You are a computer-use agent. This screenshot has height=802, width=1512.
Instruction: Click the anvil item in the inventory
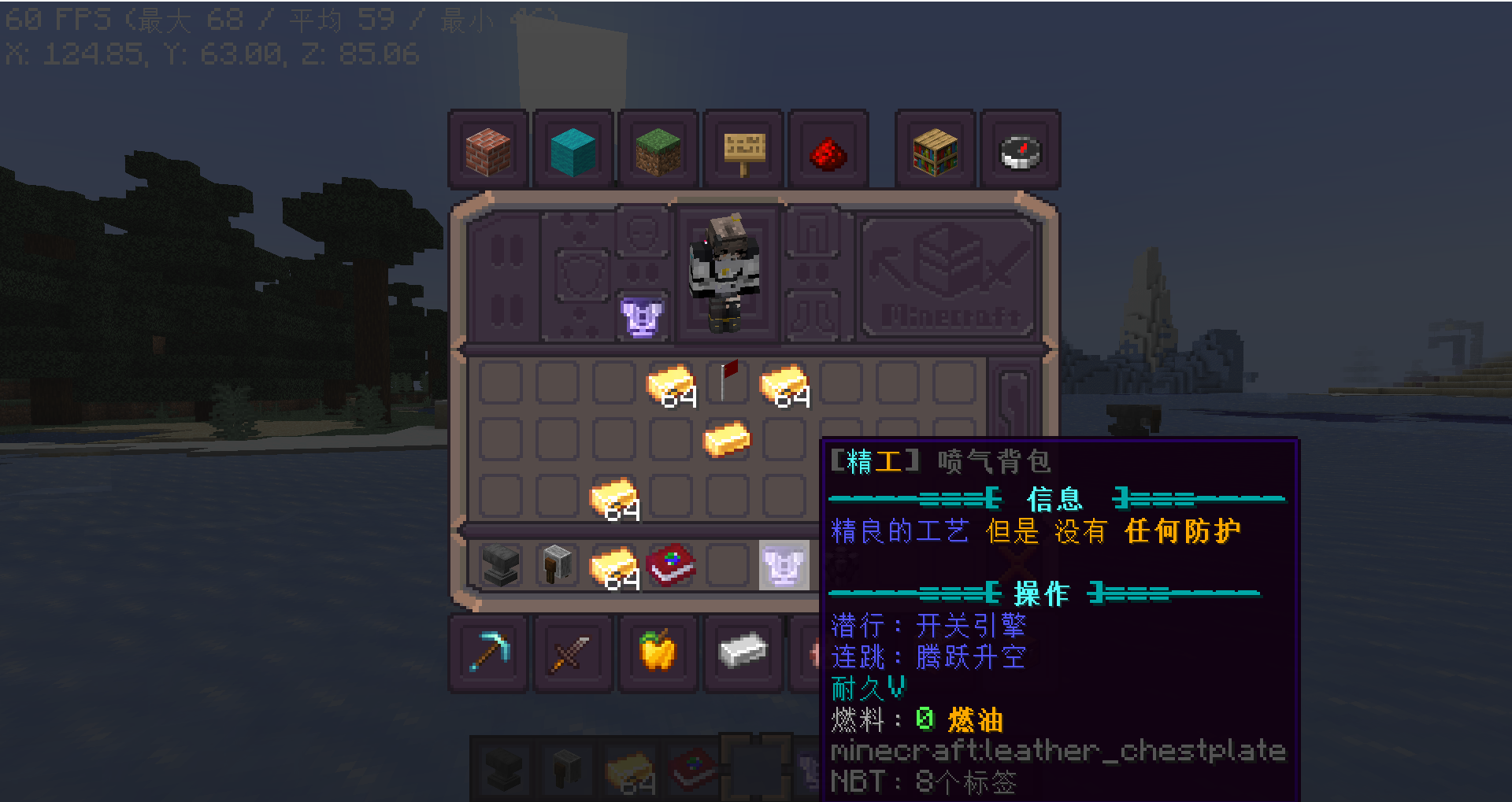coord(502,565)
